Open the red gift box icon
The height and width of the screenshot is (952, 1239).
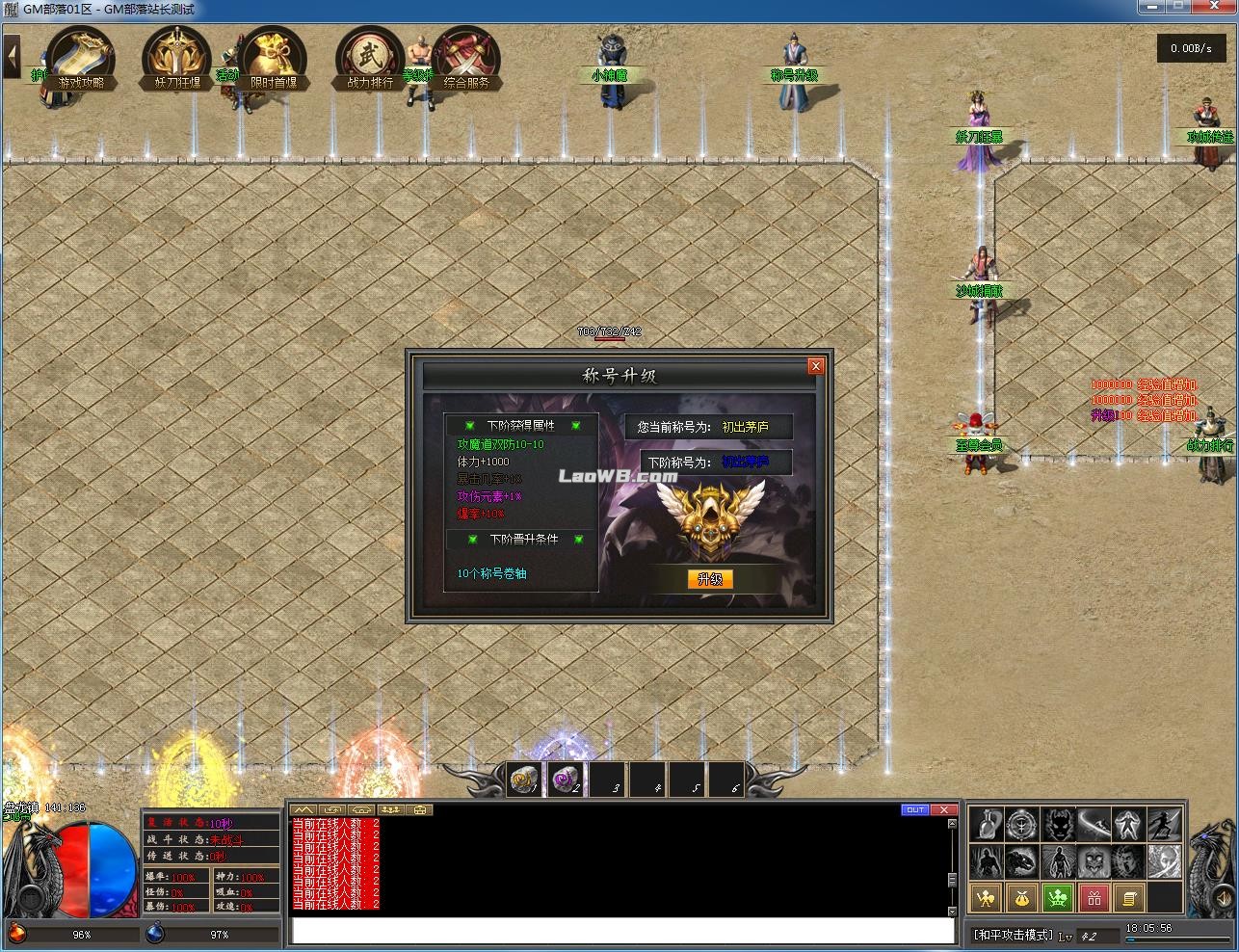[x=1094, y=898]
